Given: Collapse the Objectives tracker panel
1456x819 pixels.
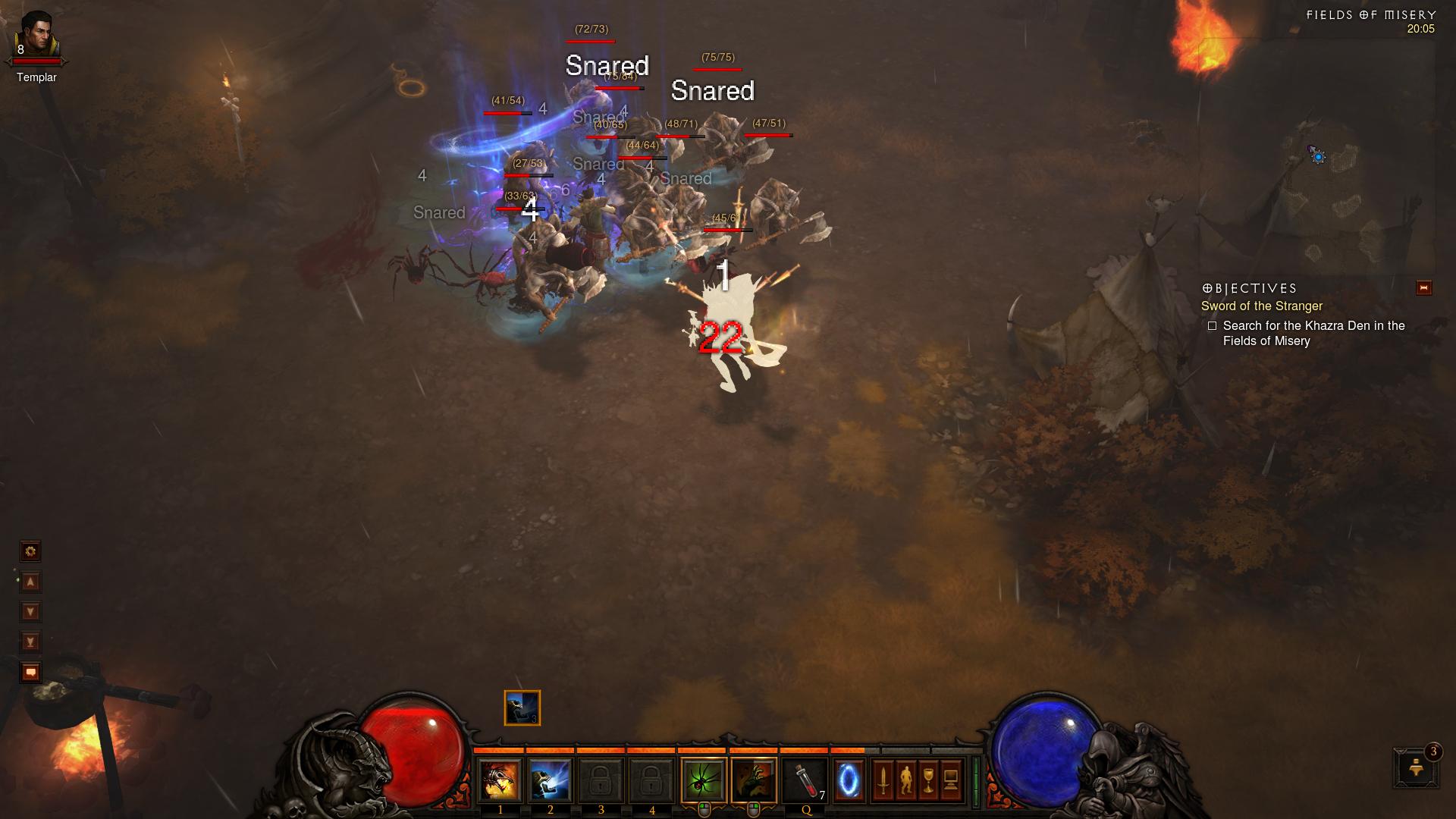Looking at the screenshot, I should (1423, 288).
